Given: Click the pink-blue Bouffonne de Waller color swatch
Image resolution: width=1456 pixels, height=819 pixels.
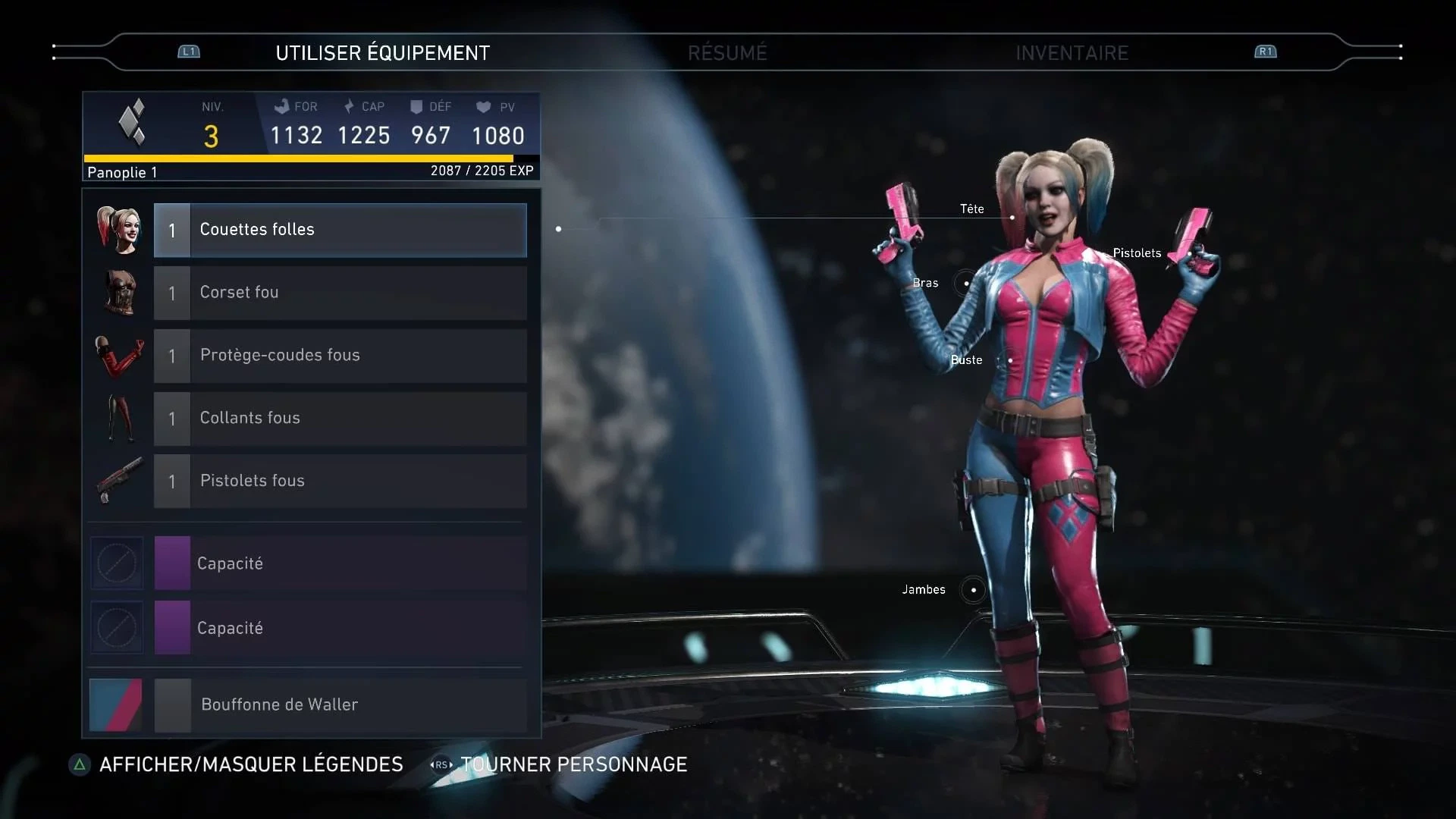Looking at the screenshot, I should pos(115,704).
